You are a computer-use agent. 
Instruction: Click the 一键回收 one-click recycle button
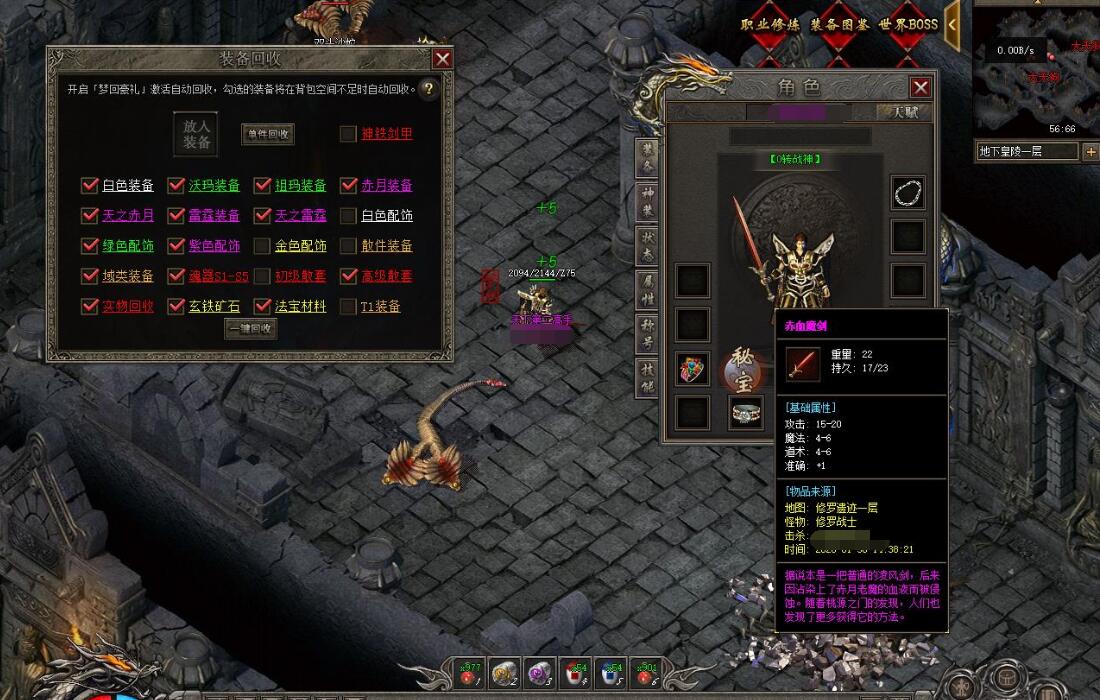point(250,328)
